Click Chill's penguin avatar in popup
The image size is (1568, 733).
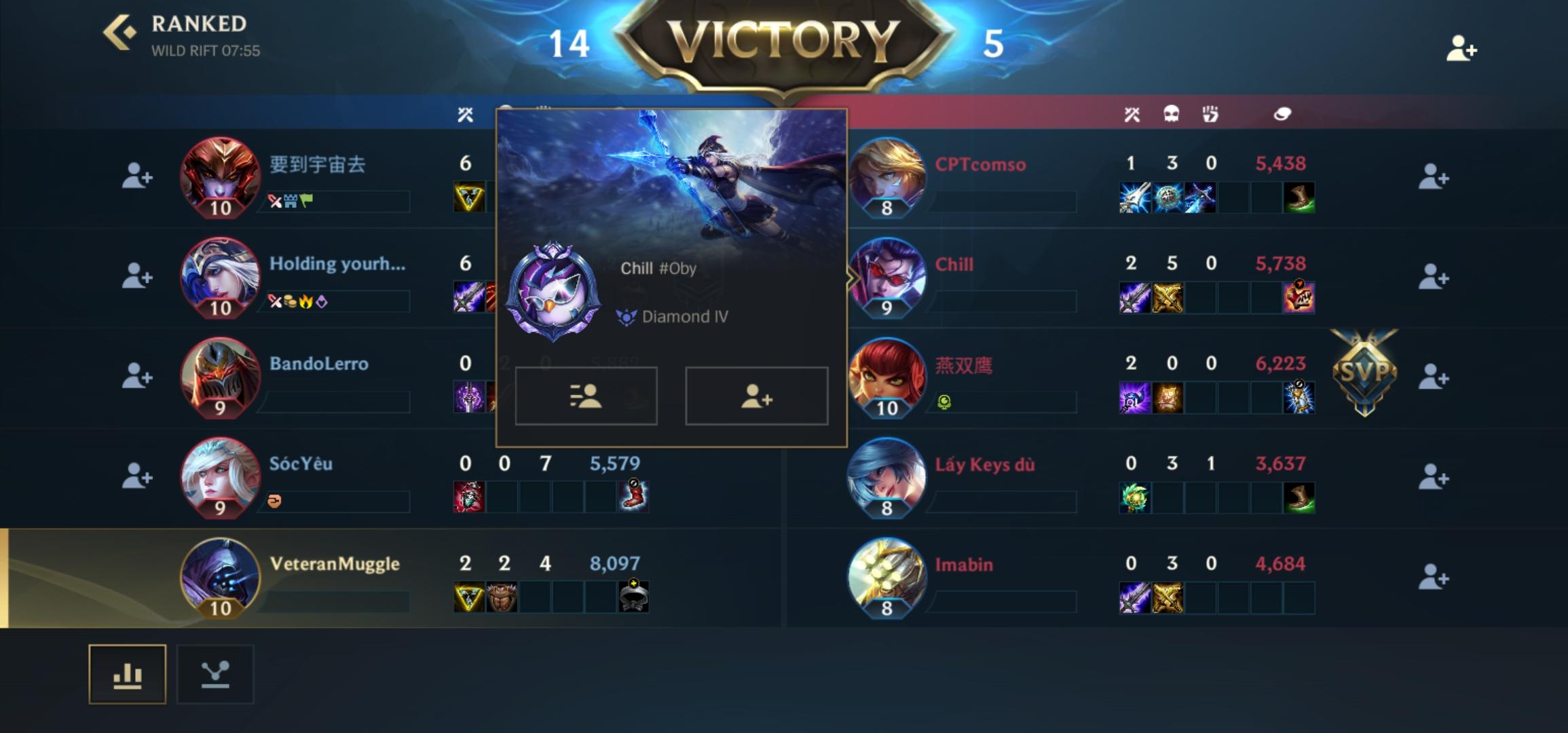coord(555,292)
